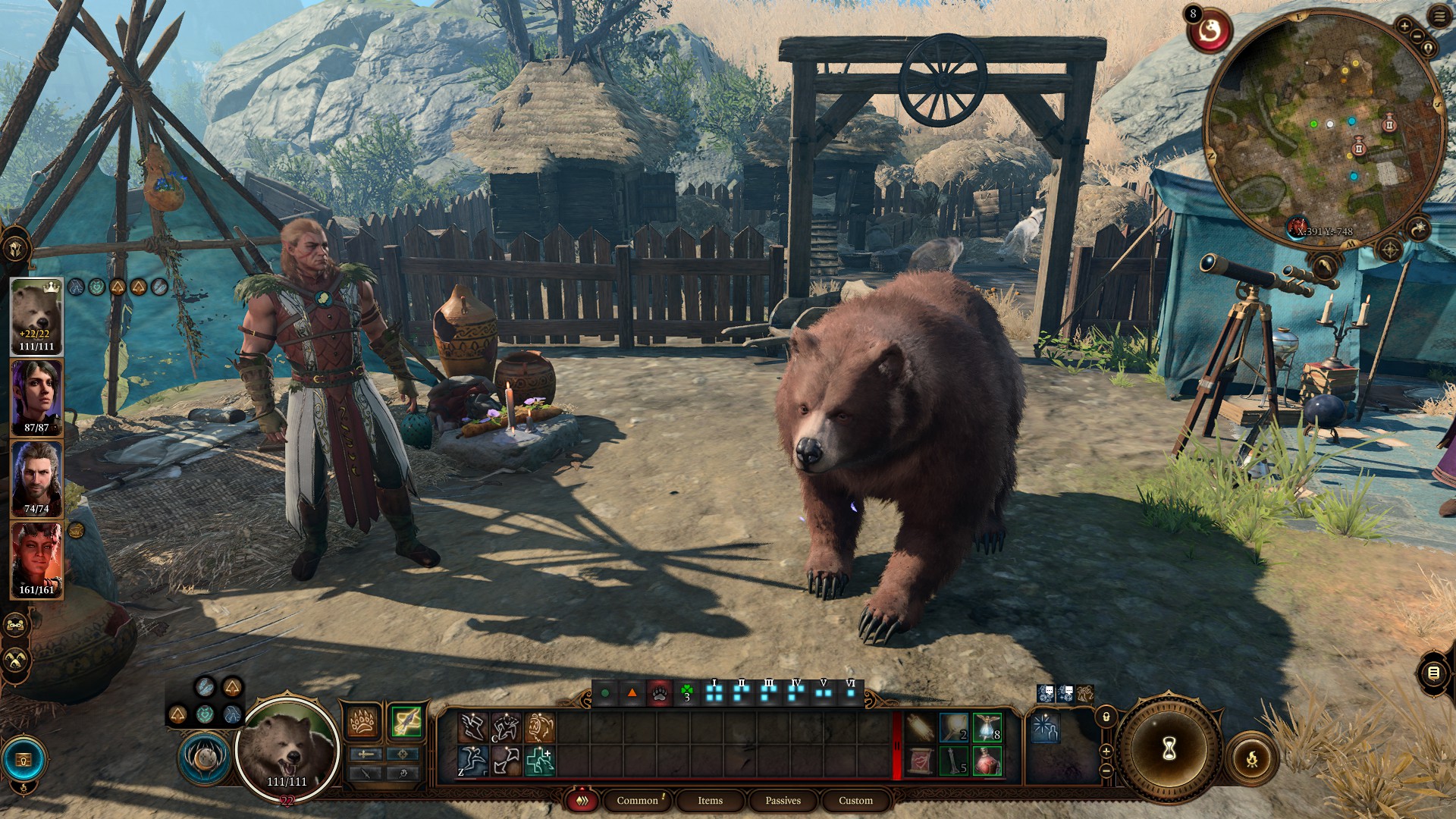Screen dimensions: 1456x819
Task: Select the red-skinned tiefling party portrait
Action: click(x=36, y=560)
